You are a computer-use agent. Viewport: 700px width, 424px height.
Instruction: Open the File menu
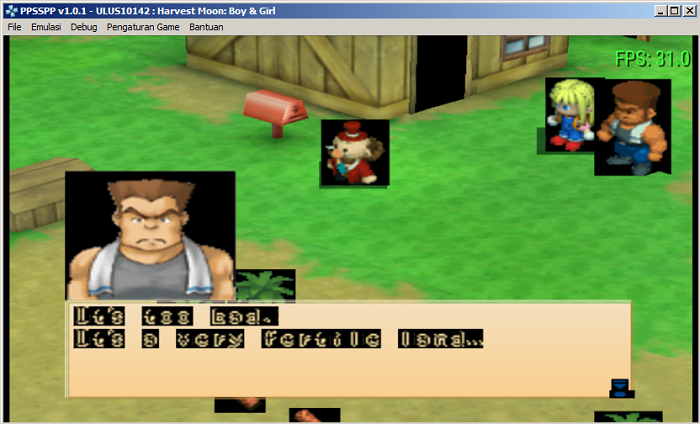pos(14,27)
